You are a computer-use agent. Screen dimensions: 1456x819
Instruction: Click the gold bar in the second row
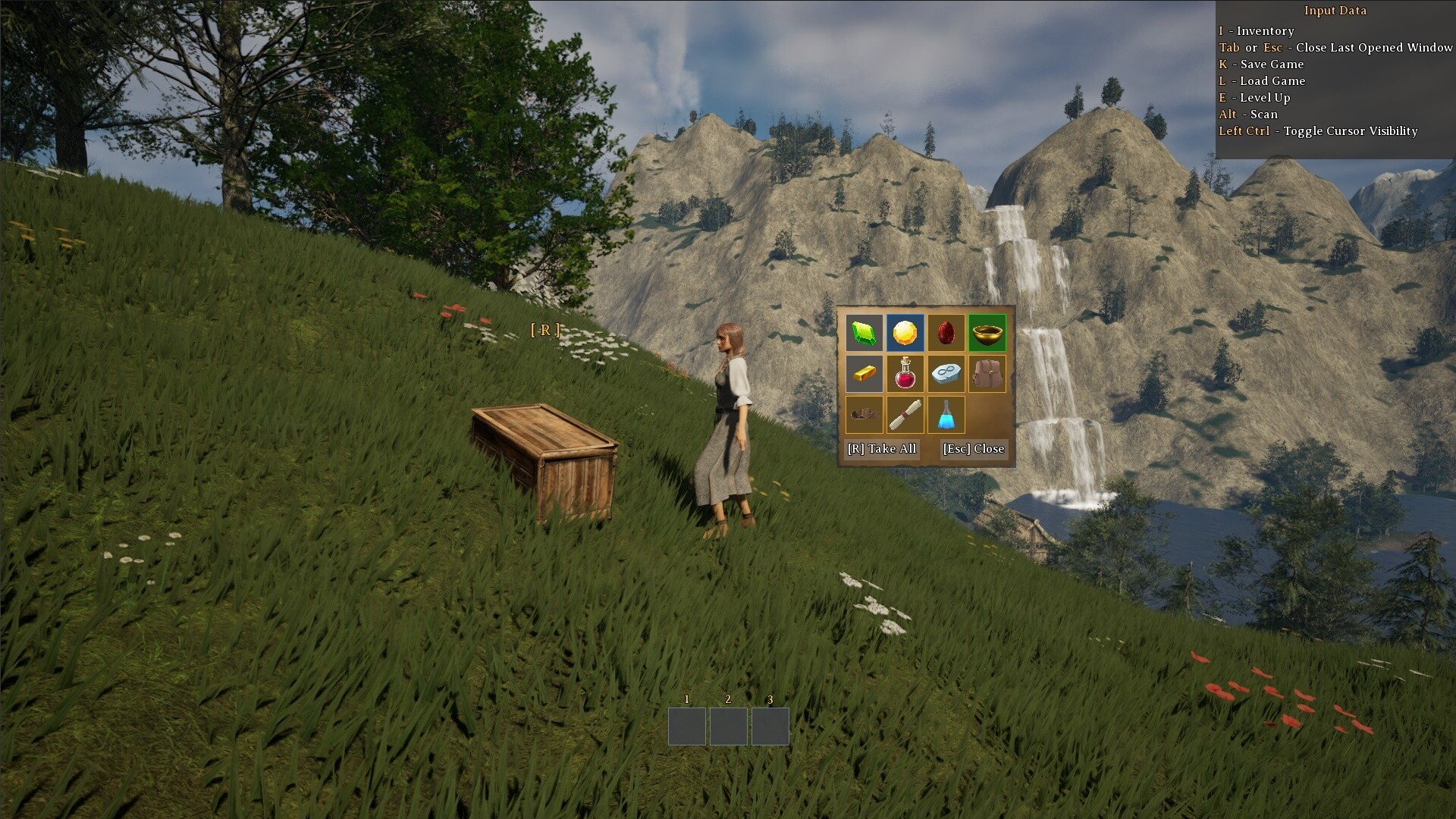pyautogui.click(x=864, y=373)
